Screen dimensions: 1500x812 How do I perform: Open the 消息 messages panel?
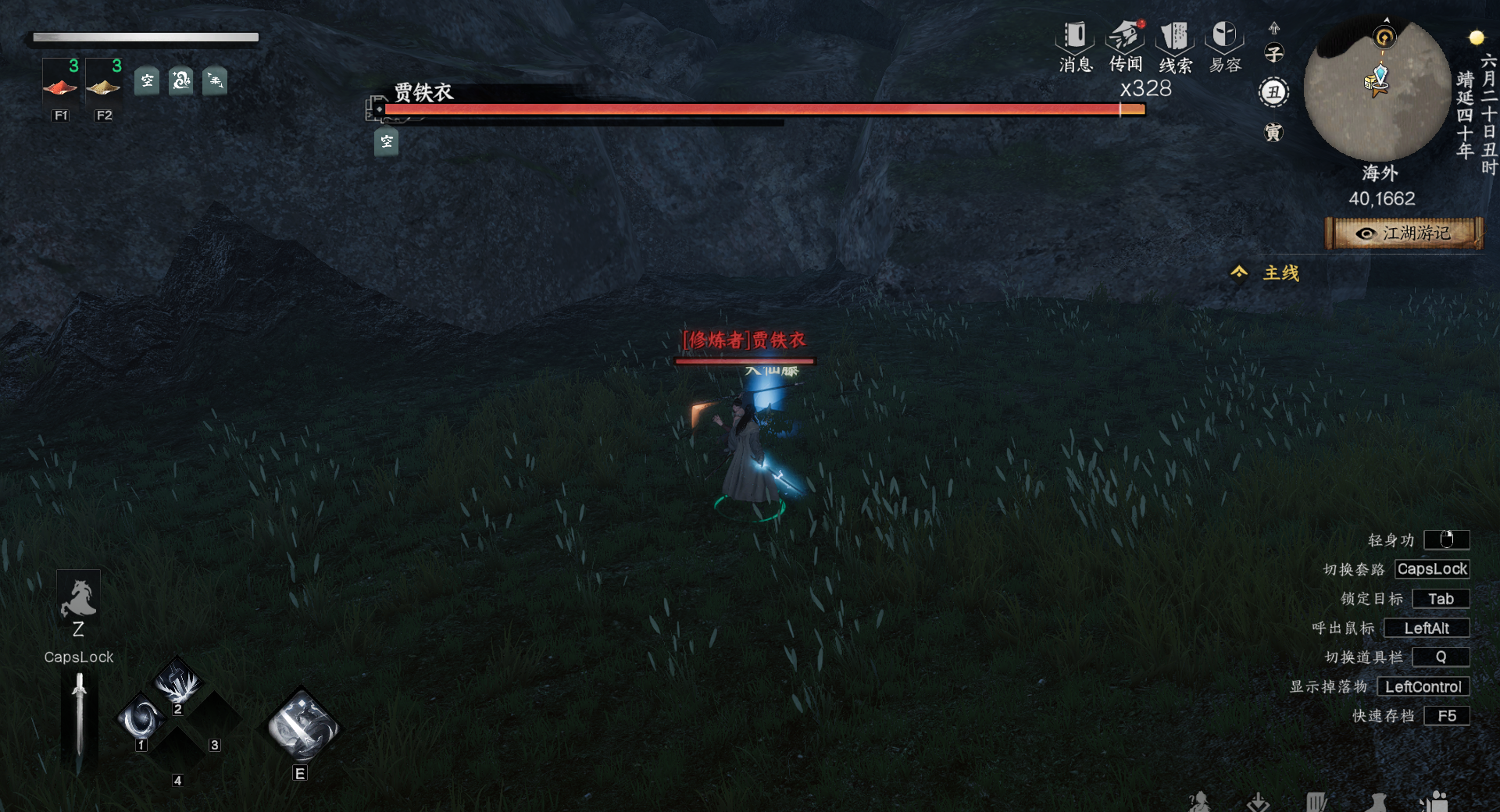point(1075,45)
